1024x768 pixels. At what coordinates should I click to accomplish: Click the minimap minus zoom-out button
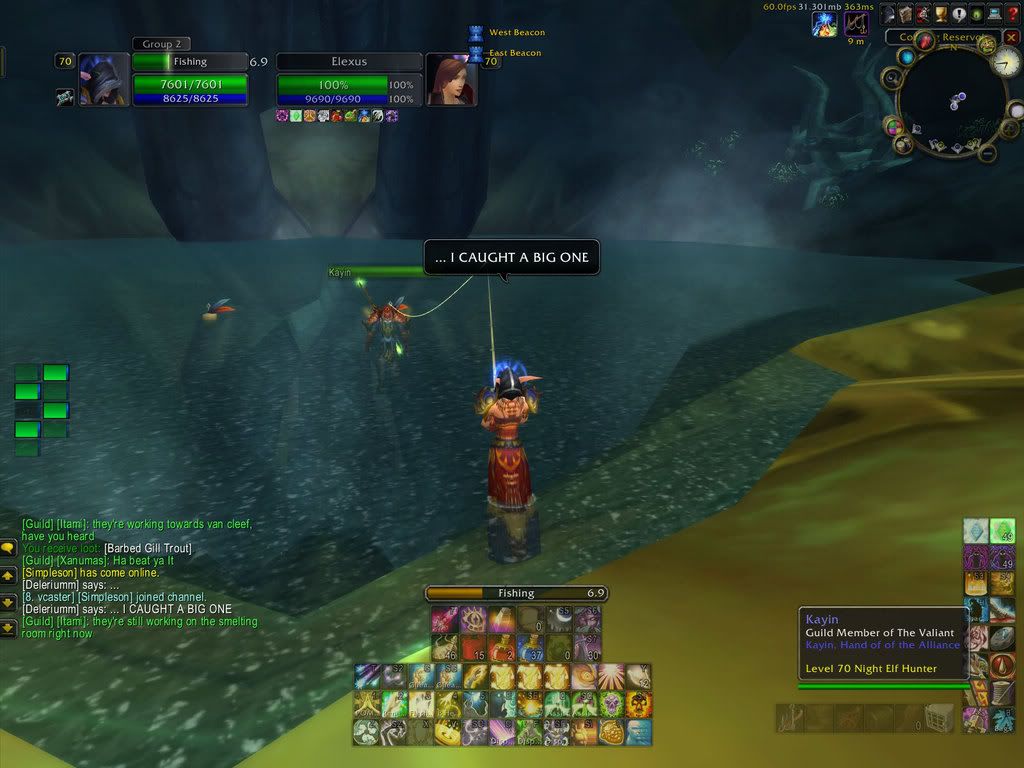pyautogui.click(x=987, y=152)
